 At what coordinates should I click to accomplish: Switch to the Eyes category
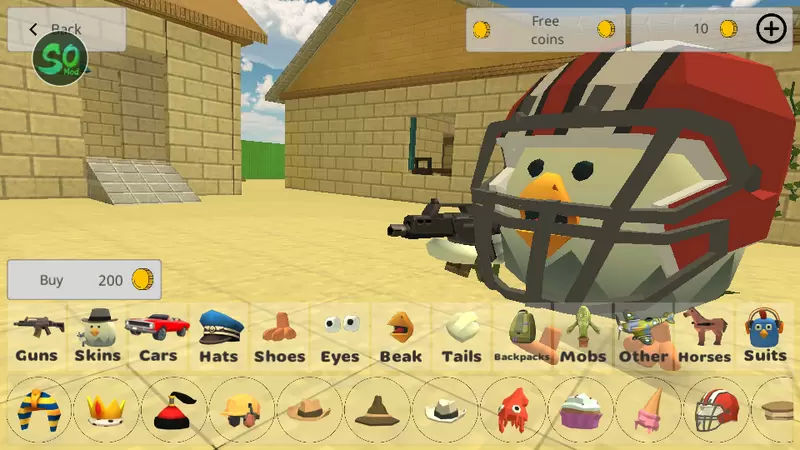coord(340,336)
